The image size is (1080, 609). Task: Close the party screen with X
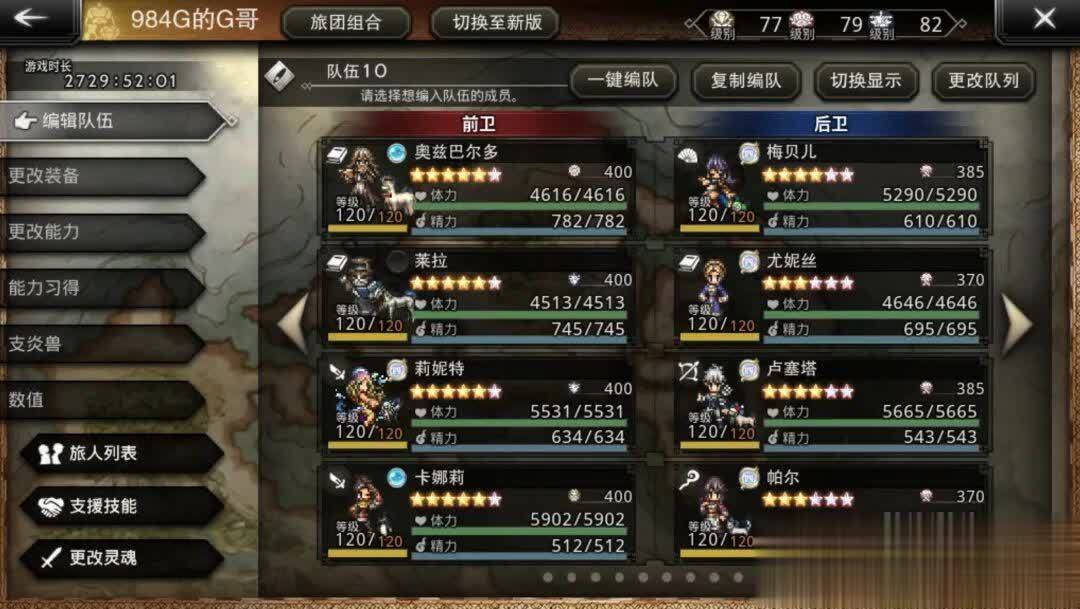(1044, 18)
